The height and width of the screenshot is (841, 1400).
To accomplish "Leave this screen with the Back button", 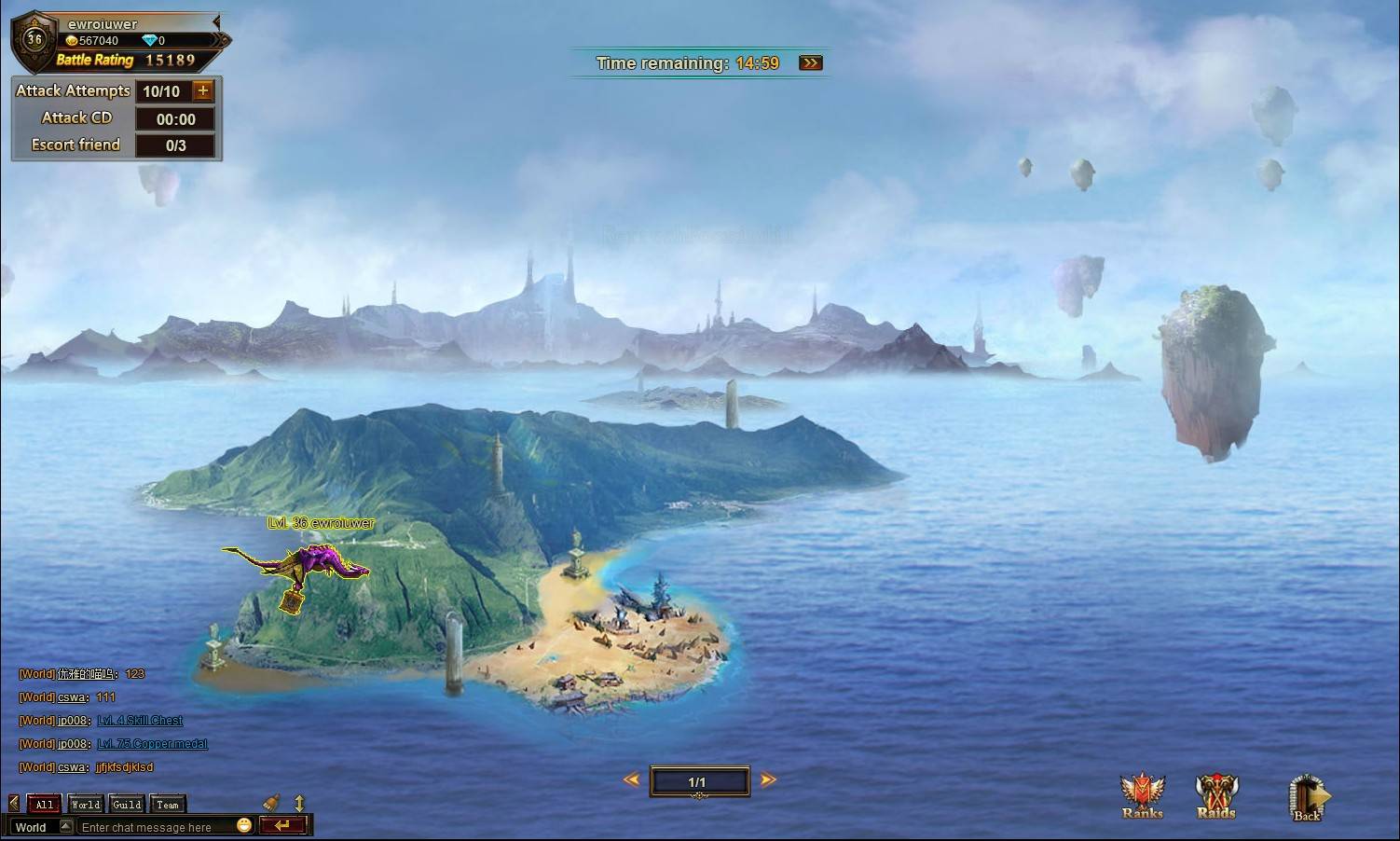I will pos(1307,799).
